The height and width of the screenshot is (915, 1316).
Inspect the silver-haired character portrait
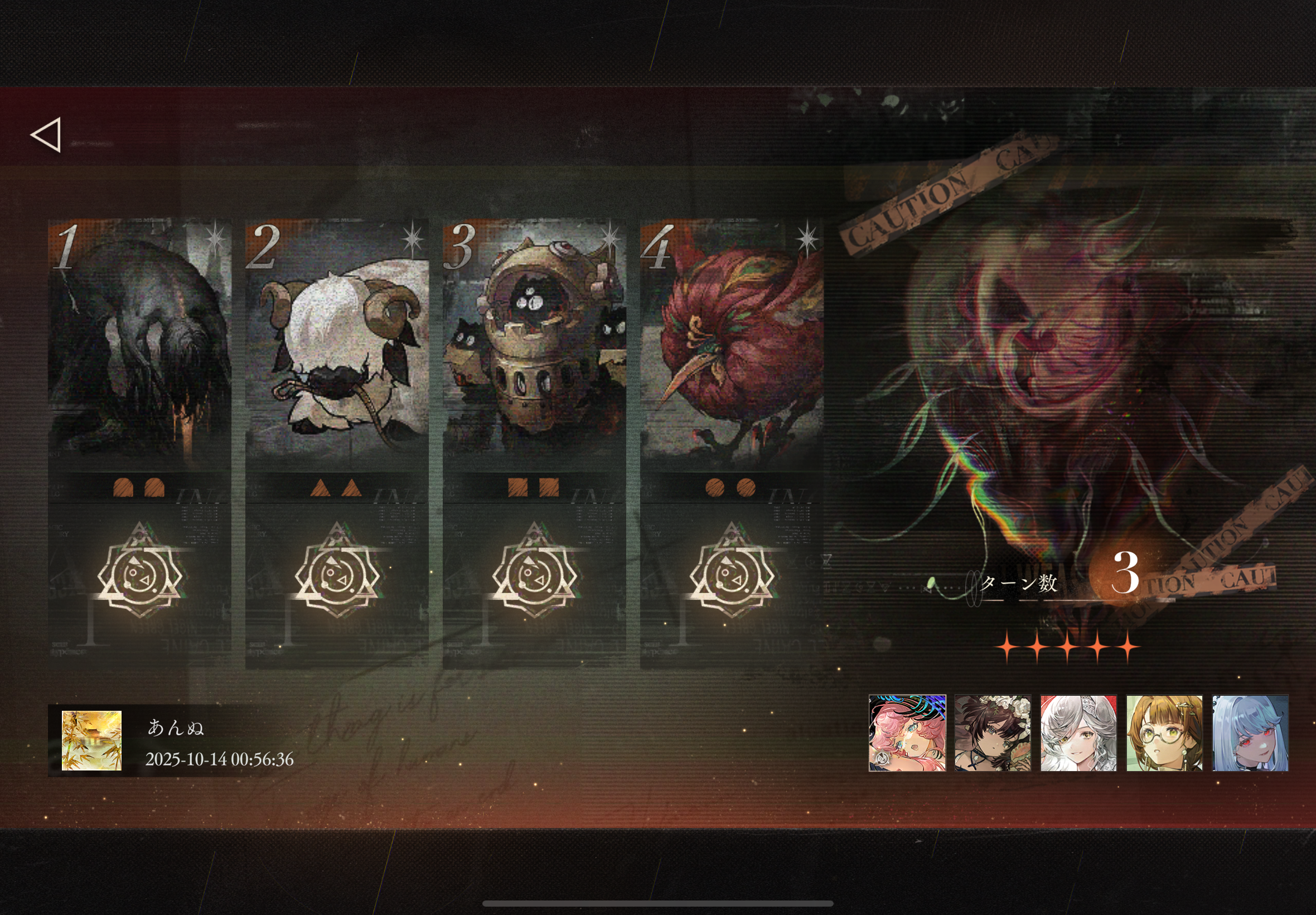tap(1078, 733)
